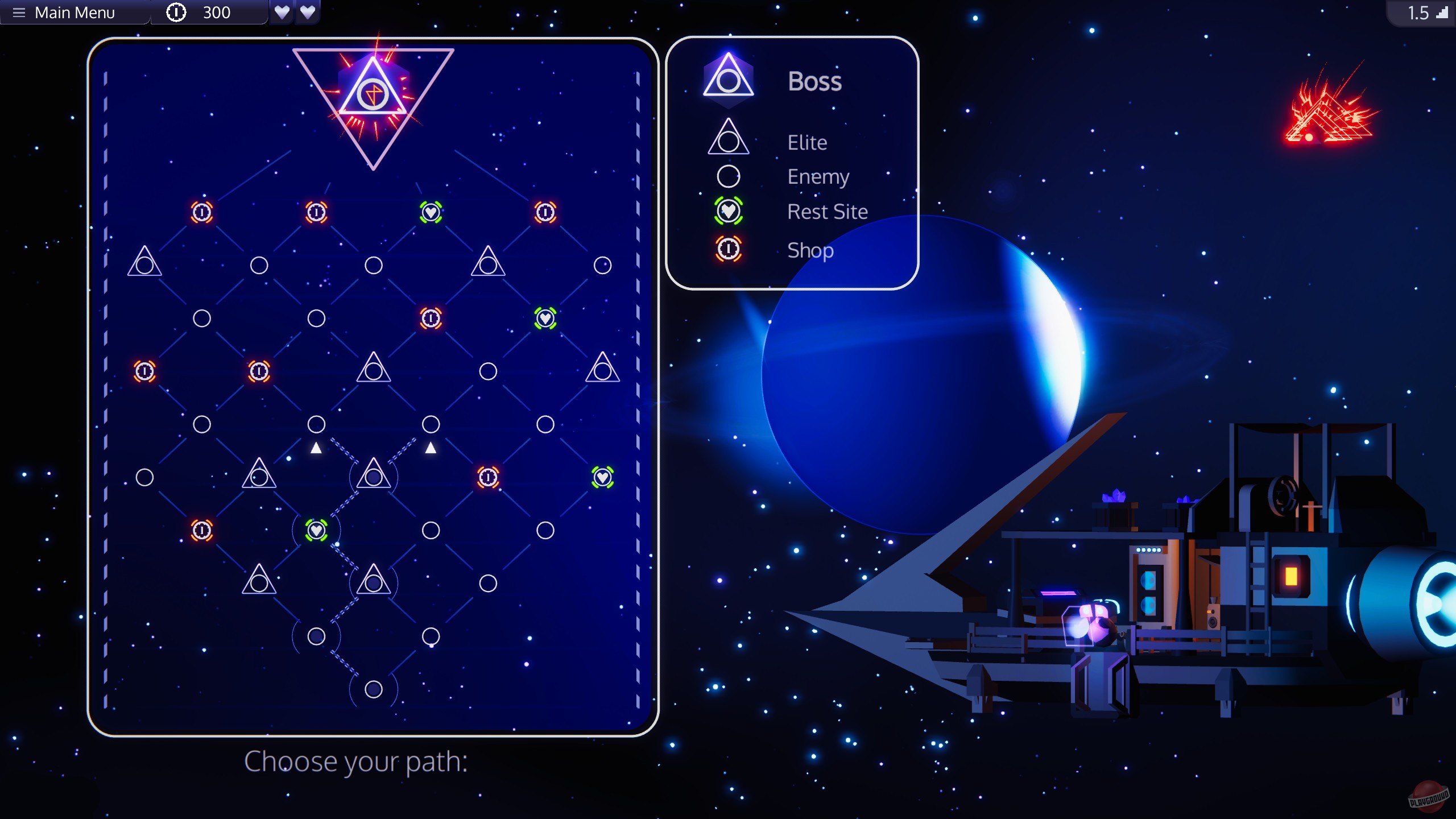Click the elite triangle node on the far right
The image size is (1456, 819).
(602, 371)
